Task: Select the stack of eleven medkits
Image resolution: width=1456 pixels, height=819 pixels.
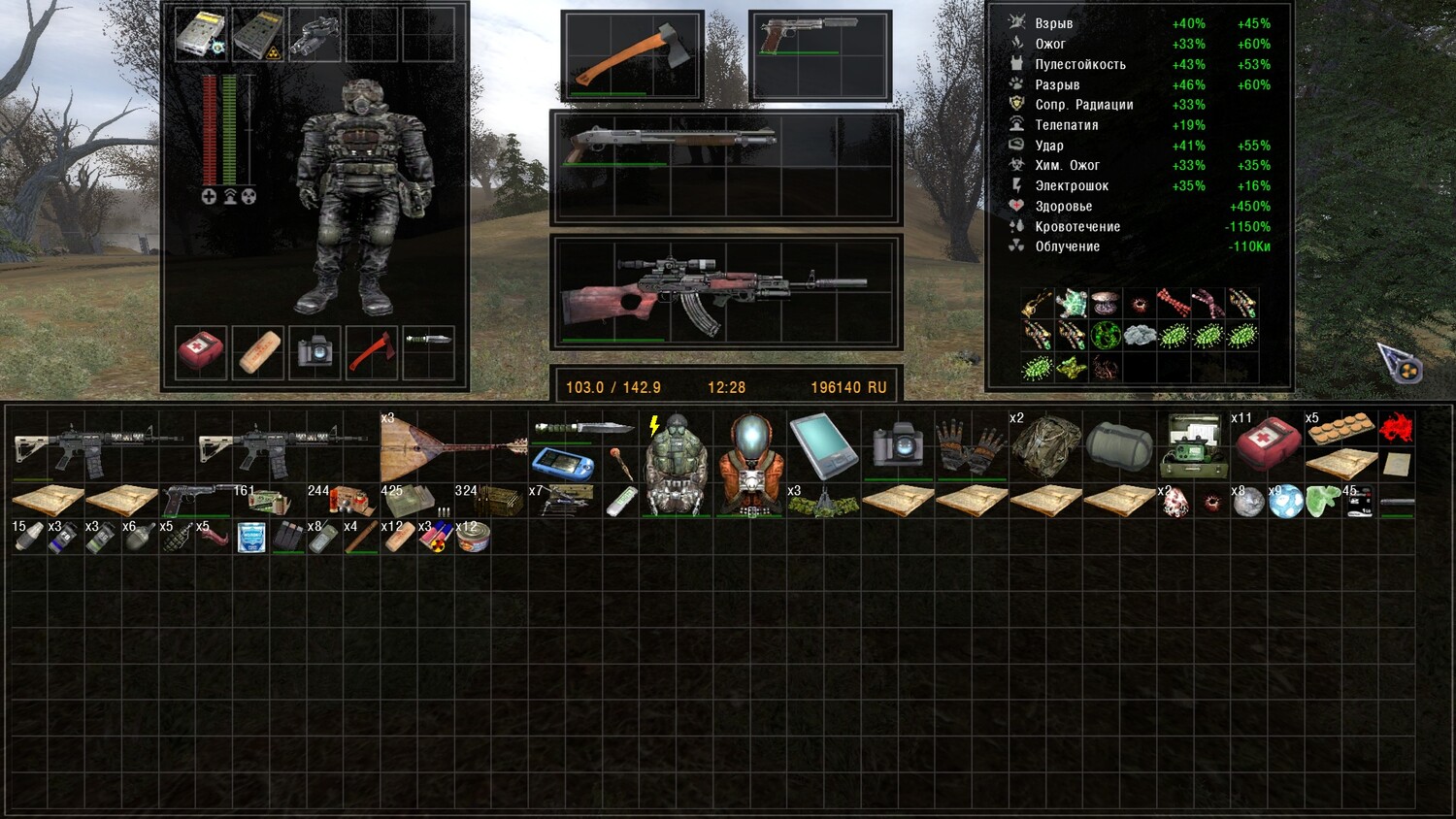Action: 1266,444
